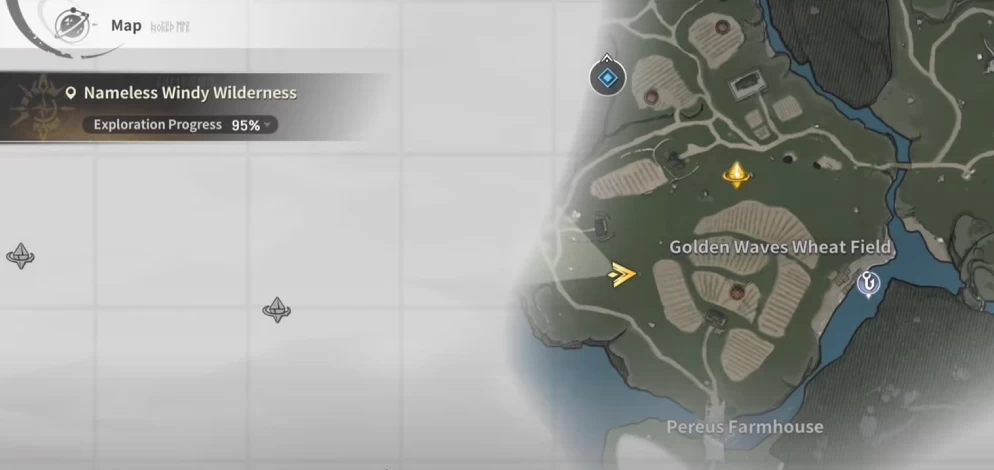This screenshot has height=470, width=994.
Task: Click the golden spinning-top map marker
Action: (x=737, y=175)
